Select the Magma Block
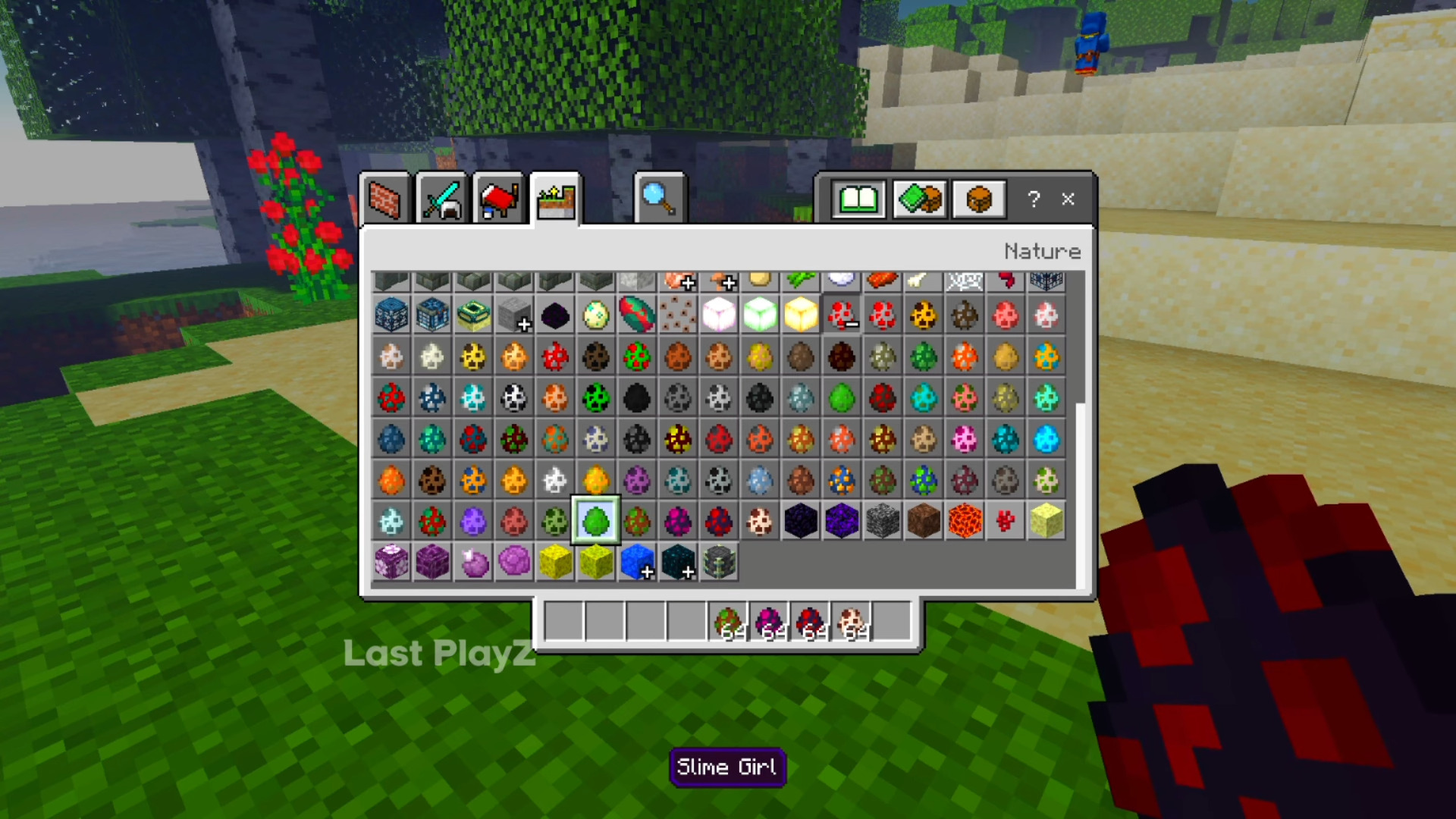 [964, 522]
